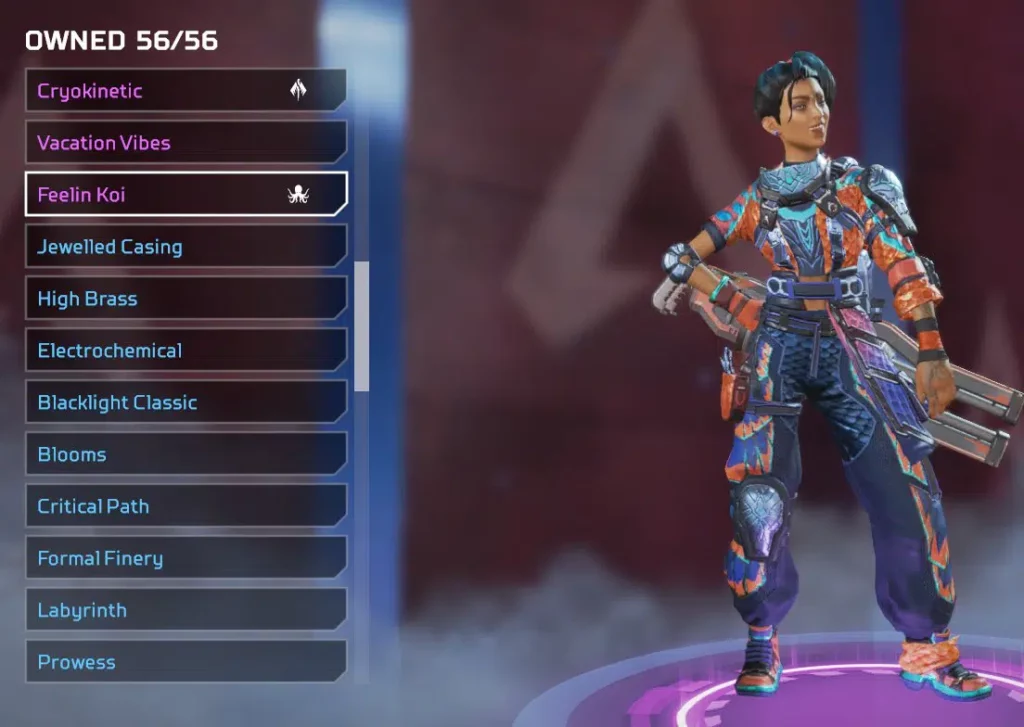Select the Prowess skin
1024x727 pixels.
pos(185,662)
